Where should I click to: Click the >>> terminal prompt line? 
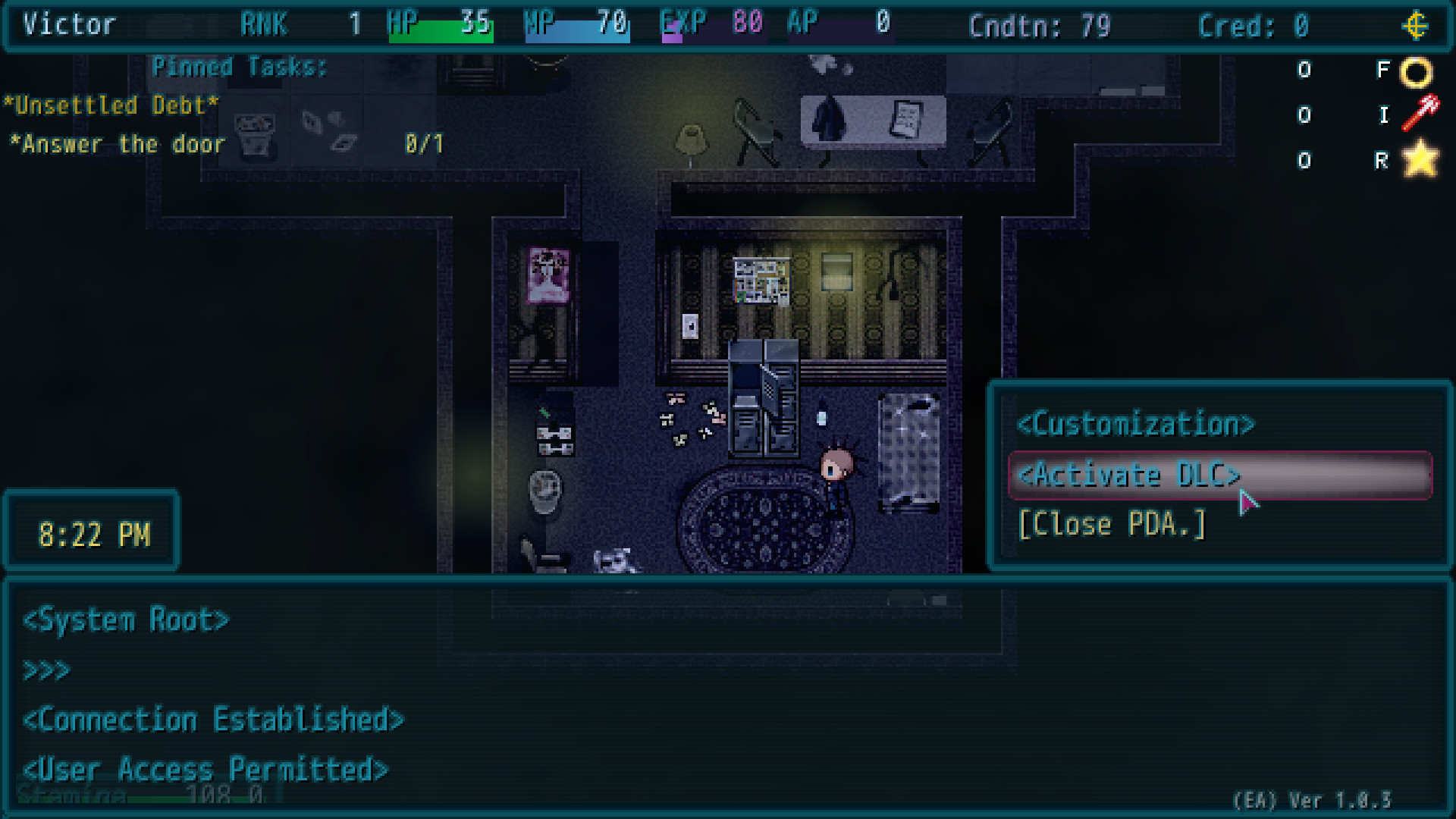pyautogui.click(x=47, y=670)
